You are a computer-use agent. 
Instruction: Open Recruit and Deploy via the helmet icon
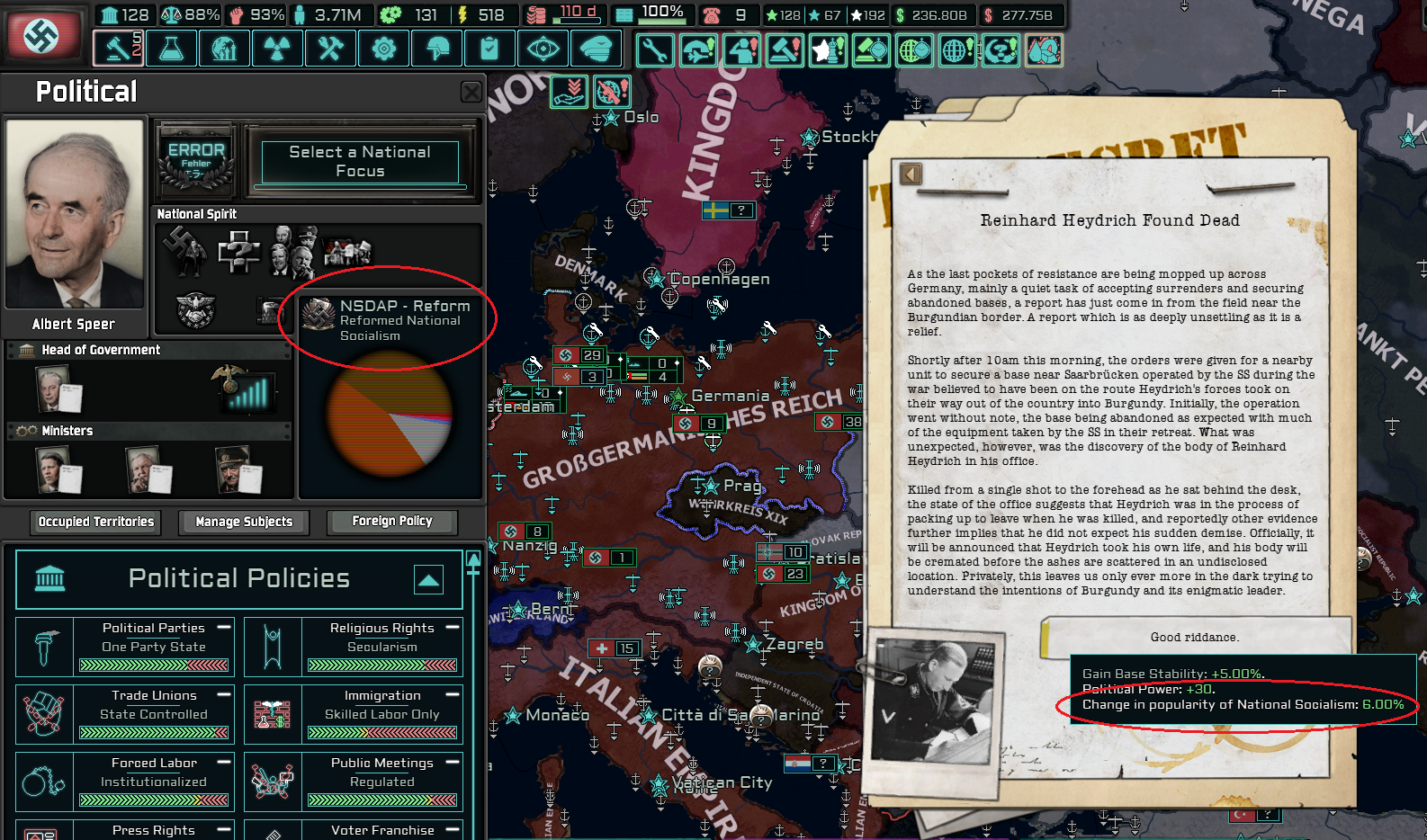tap(436, 48)
